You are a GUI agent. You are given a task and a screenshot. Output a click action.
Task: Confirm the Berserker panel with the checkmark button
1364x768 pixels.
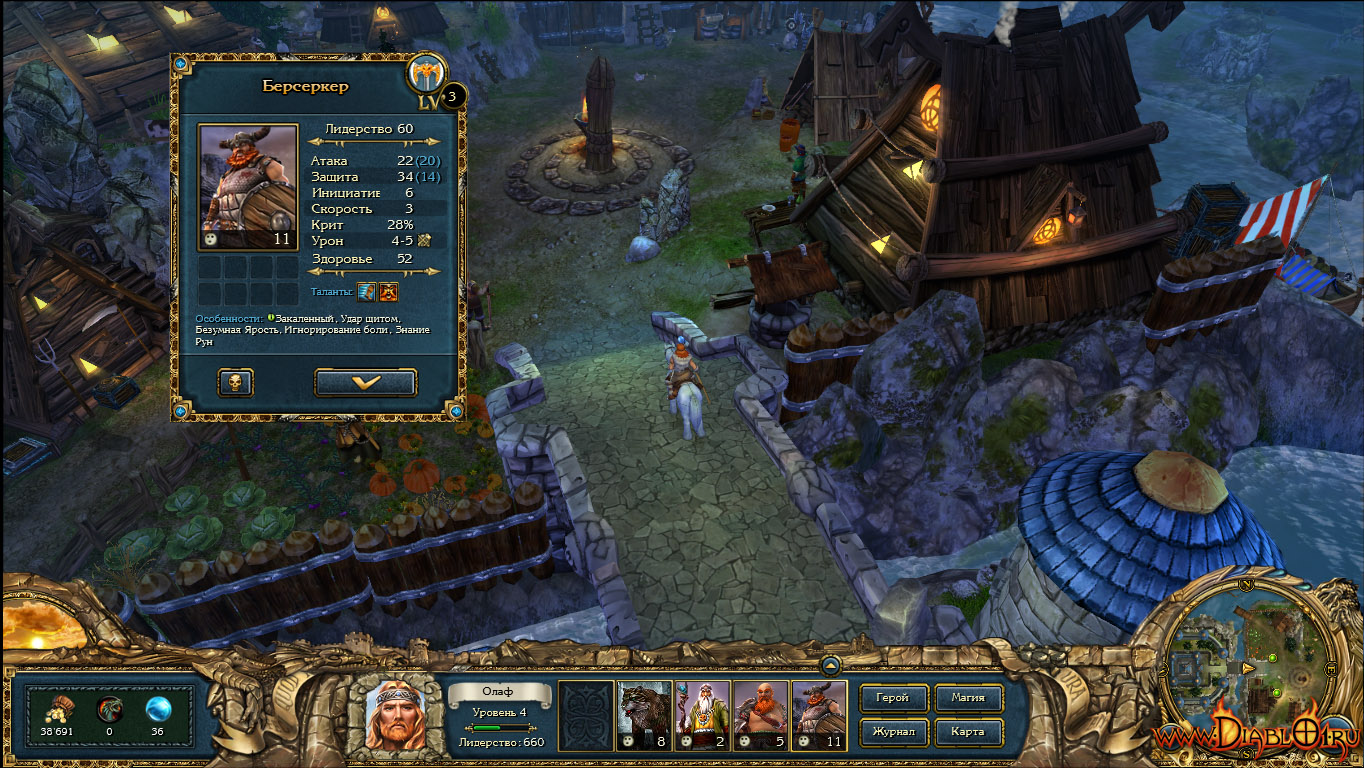coord(365,382)
